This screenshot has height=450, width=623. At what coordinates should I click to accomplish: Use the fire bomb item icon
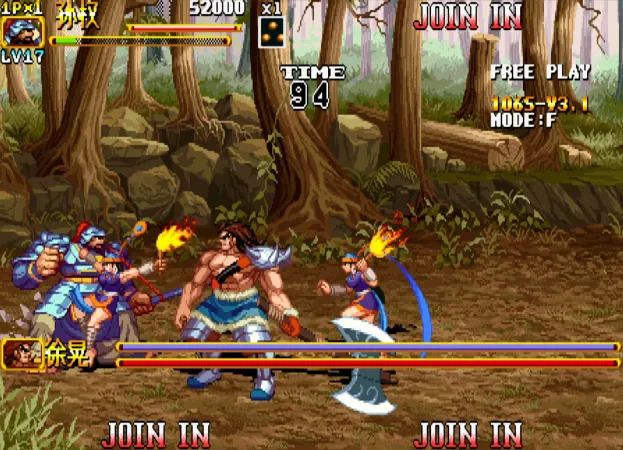[272, 32]
